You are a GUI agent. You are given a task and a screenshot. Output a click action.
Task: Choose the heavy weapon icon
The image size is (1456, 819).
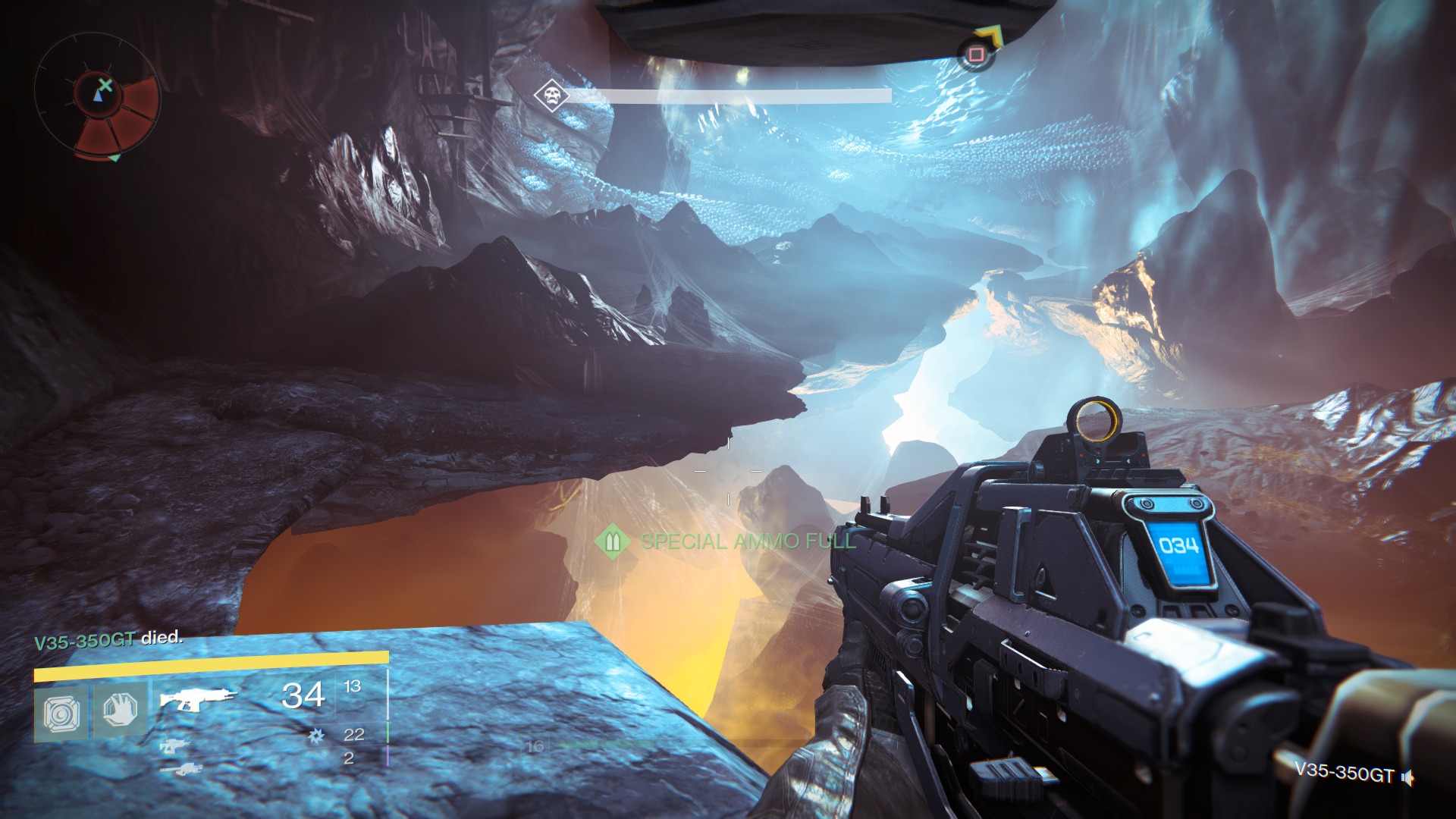(x=180, y=770)
